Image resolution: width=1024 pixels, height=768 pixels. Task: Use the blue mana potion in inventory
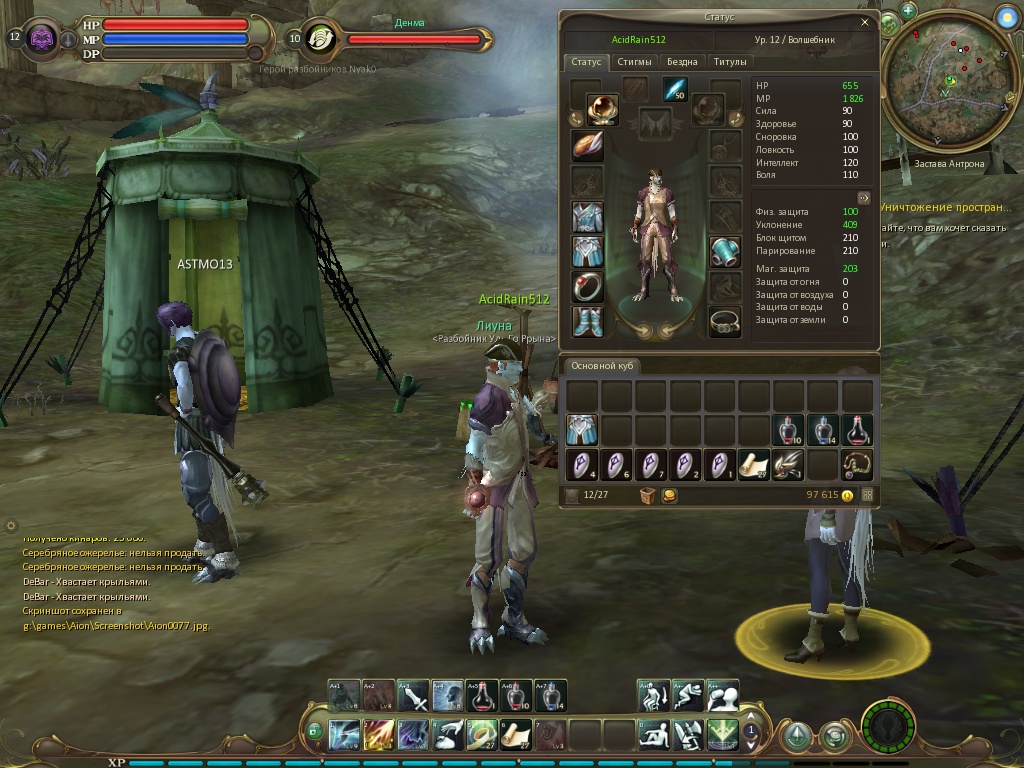(822, 430)
